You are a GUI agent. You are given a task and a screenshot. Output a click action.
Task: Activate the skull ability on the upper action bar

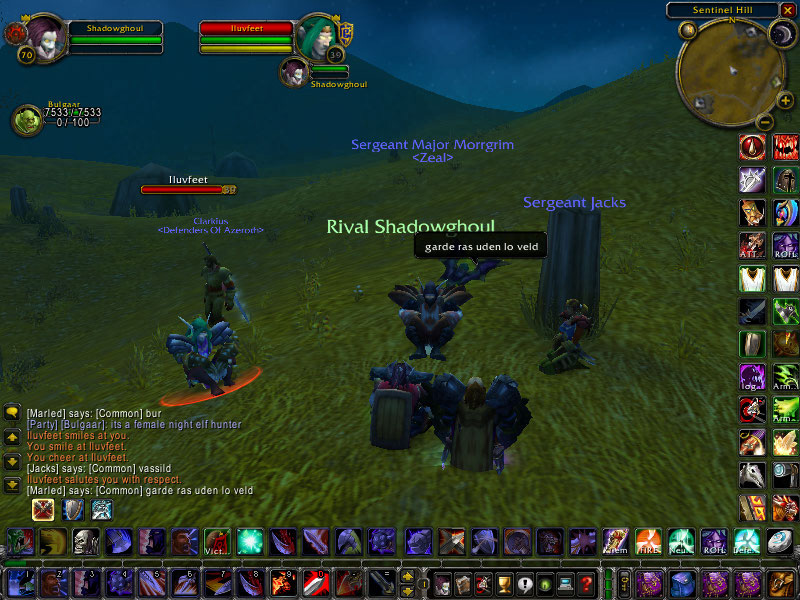pyautogui.click(x=84, y=542)
